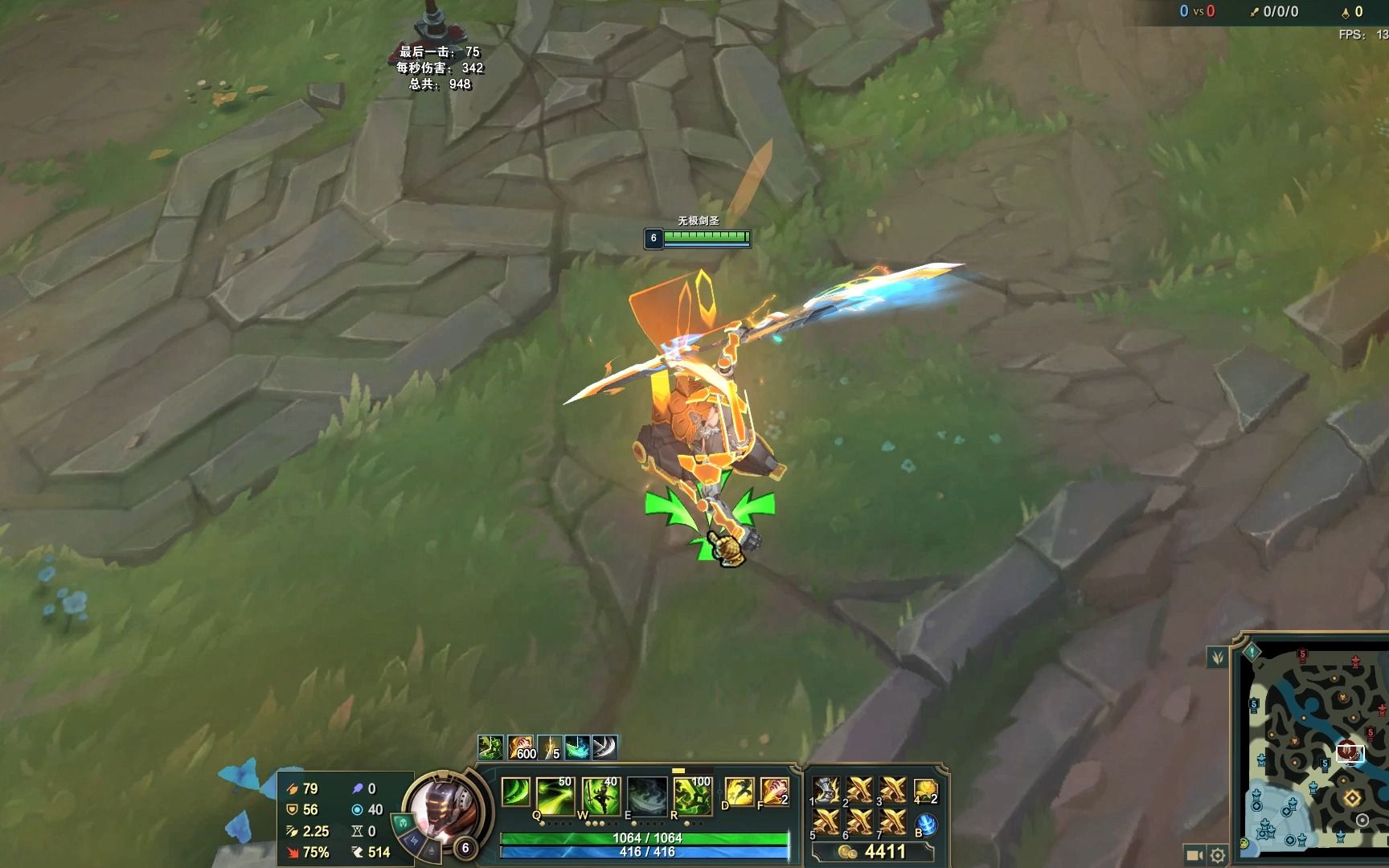Open the minimap settings gear
Image resolution: width=1389 pixels, height=868 pixels.
pos(1218,855)
